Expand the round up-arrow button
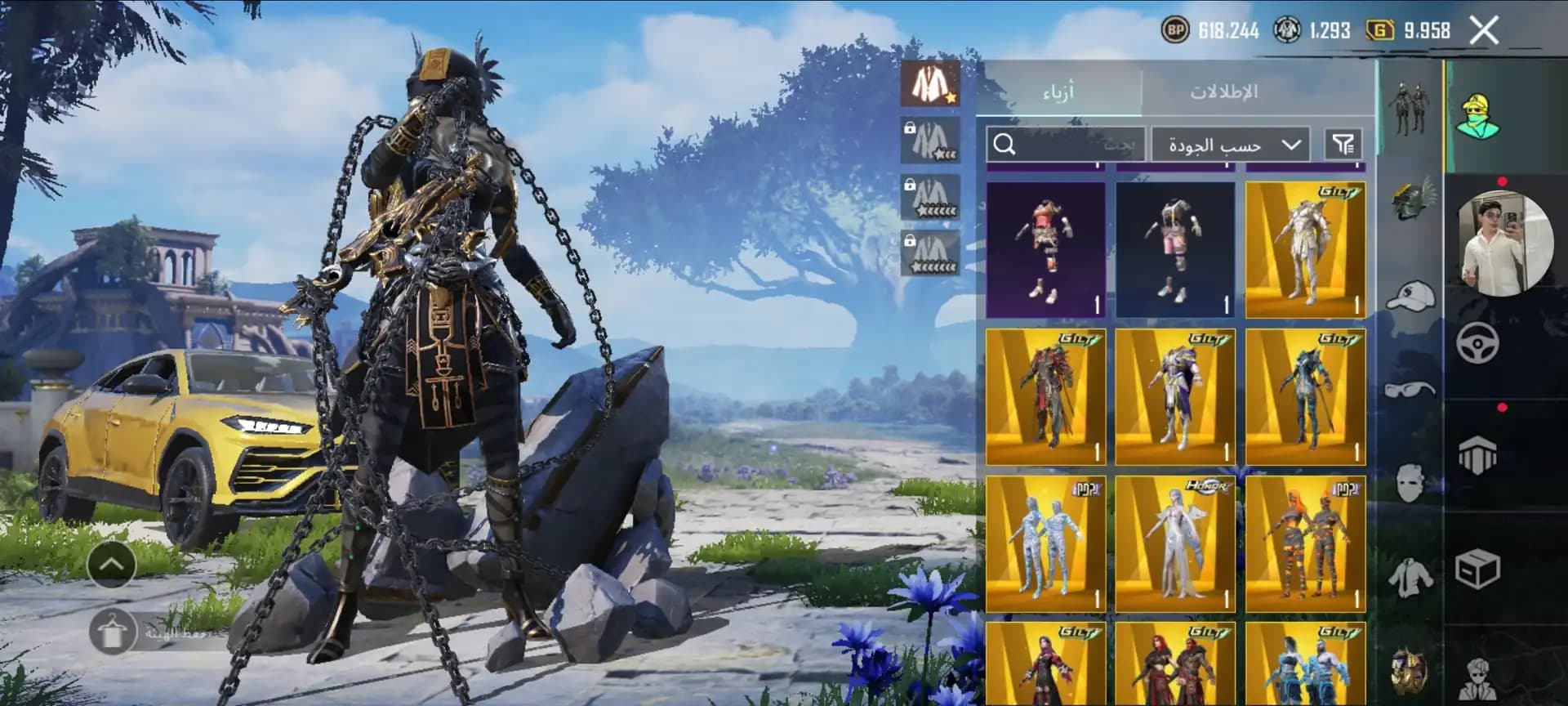 point(112,563)
